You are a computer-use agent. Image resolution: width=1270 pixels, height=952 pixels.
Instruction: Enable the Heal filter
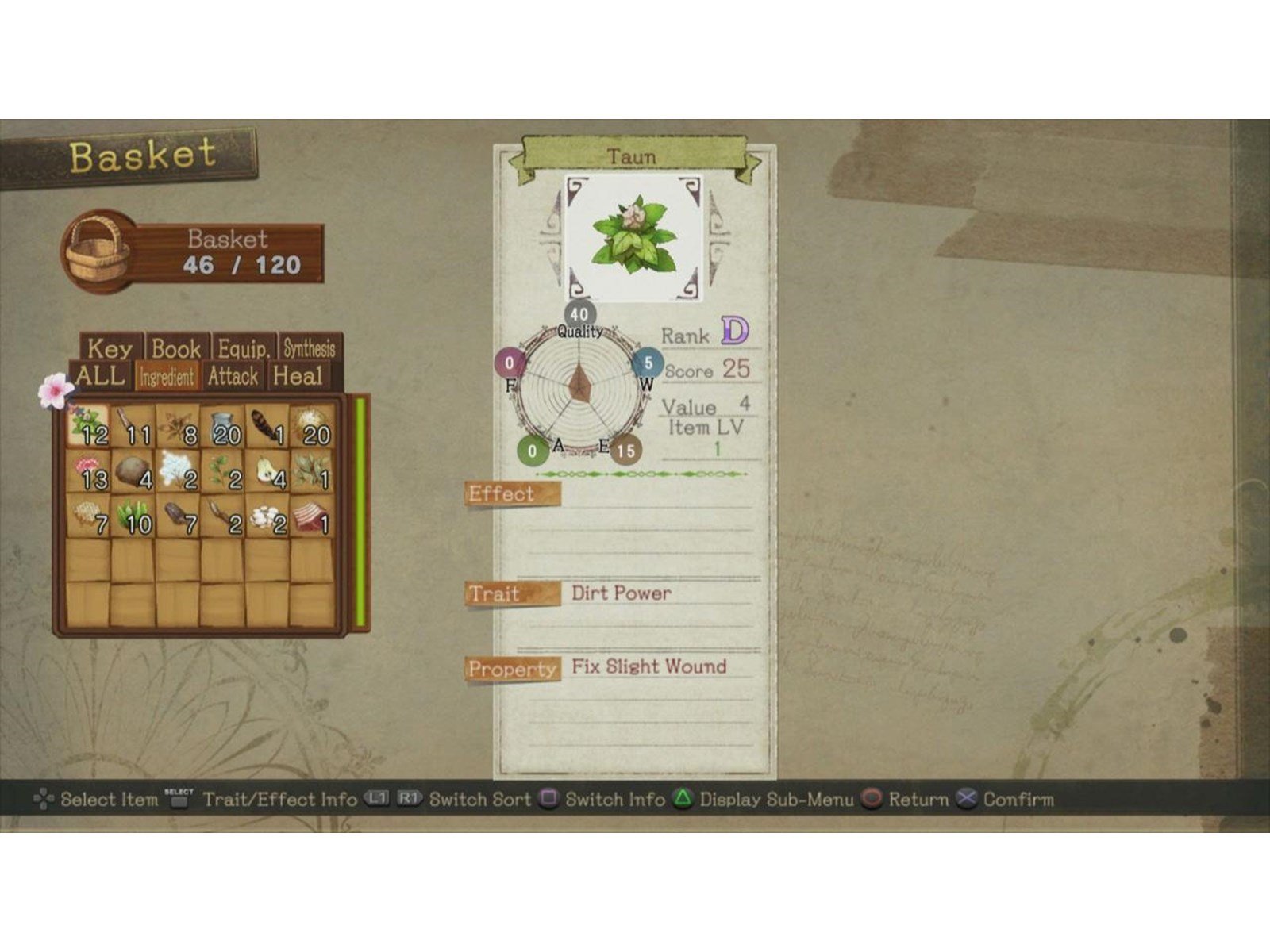pos(297,376)
